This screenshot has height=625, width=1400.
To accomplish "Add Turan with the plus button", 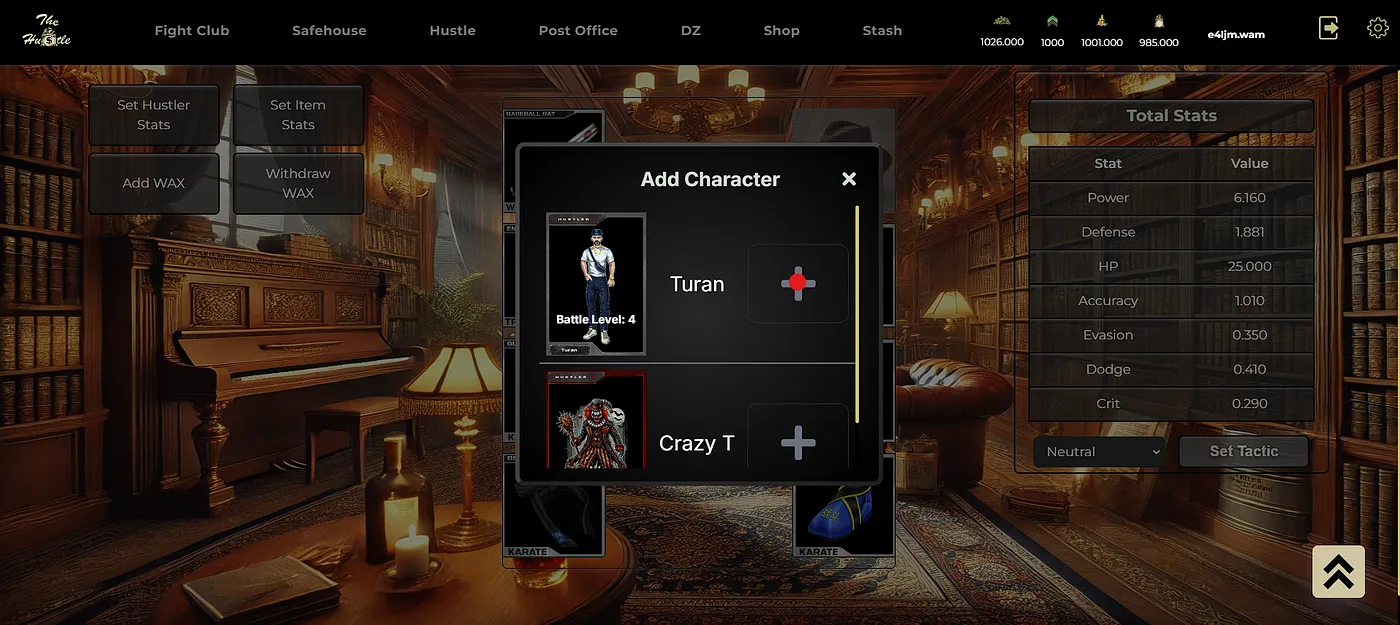I will pos(798,283).
